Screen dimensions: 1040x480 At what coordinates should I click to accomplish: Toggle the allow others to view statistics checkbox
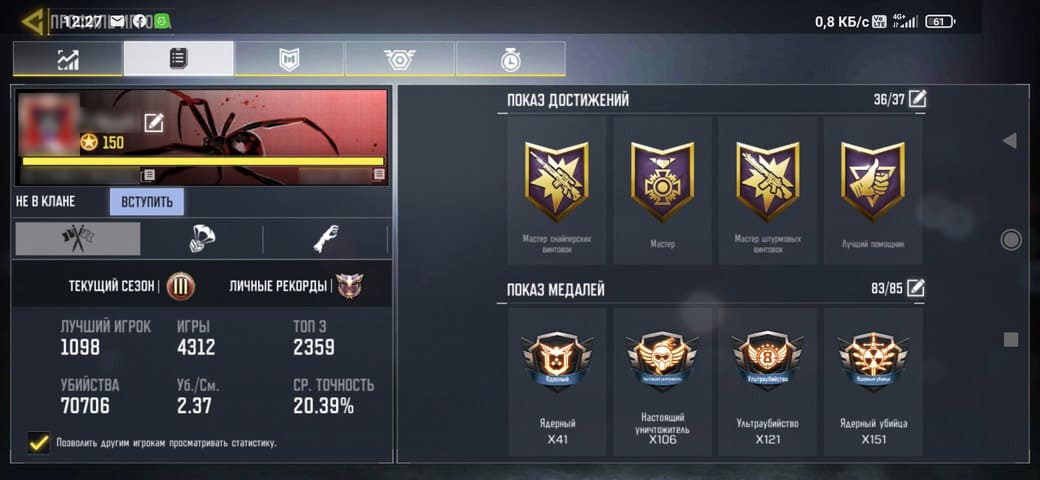tap(39, 442)
